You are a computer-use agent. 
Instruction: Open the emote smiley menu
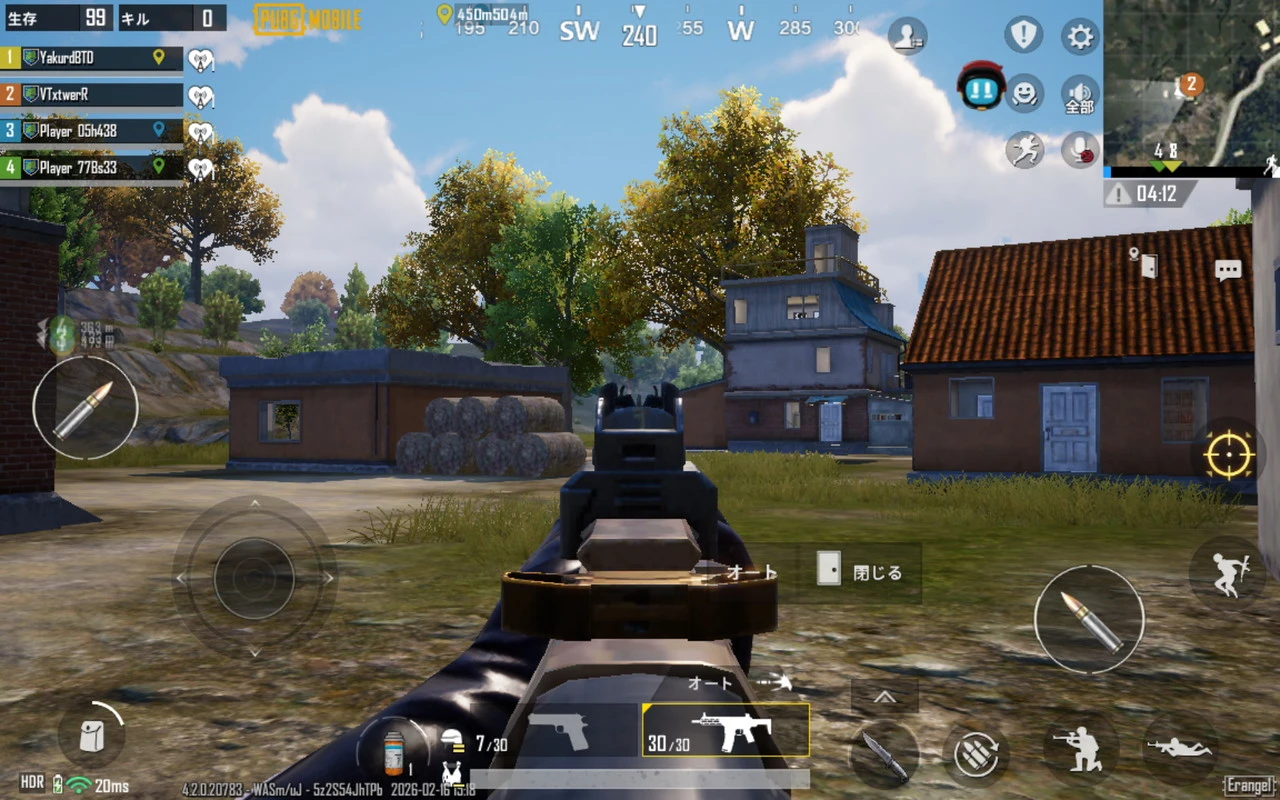point(1024,93)
